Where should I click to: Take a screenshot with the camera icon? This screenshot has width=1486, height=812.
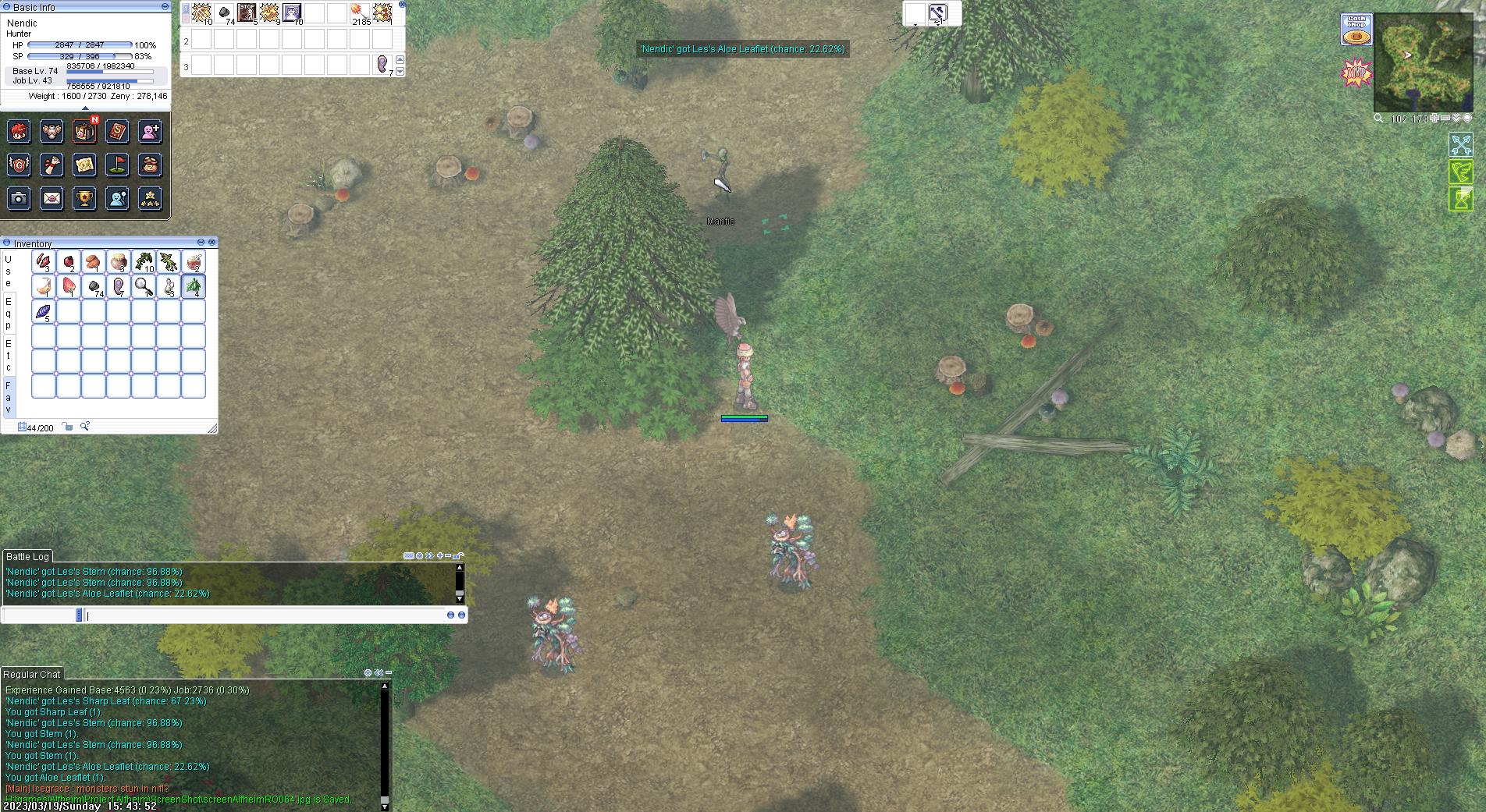[20, 198]
